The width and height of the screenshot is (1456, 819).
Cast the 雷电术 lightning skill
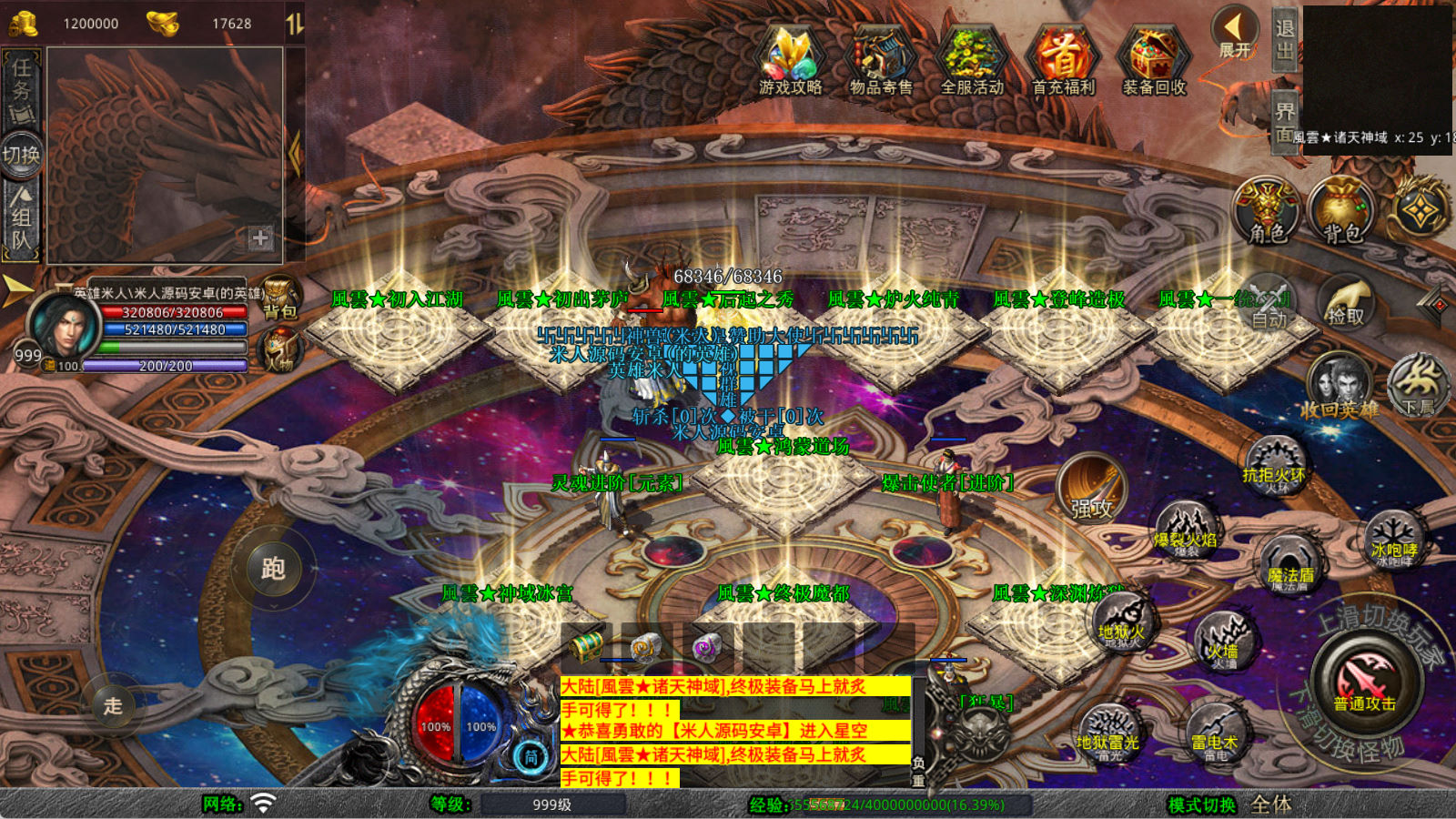(1216, 733)
